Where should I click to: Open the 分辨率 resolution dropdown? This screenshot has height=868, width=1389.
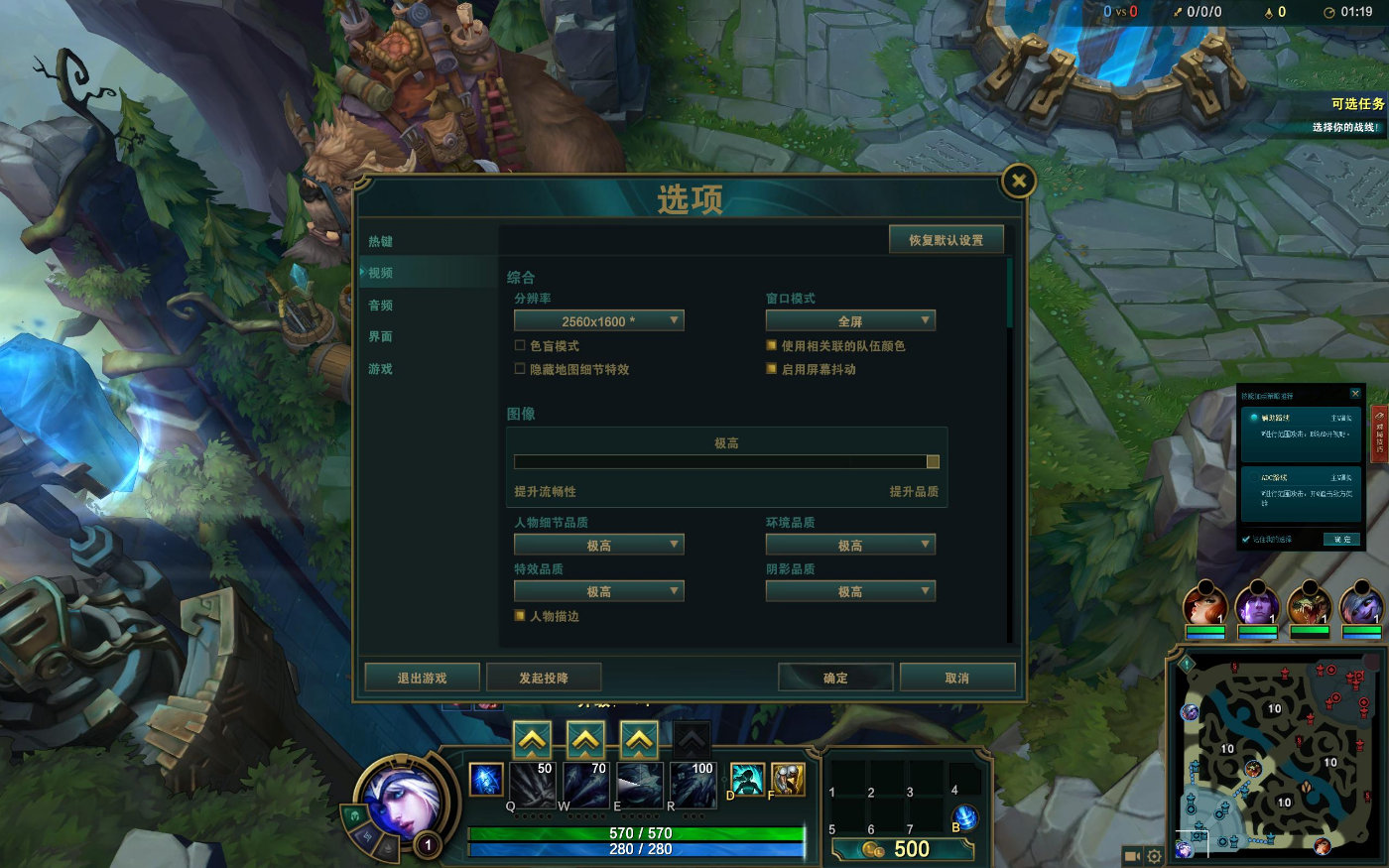598,320
